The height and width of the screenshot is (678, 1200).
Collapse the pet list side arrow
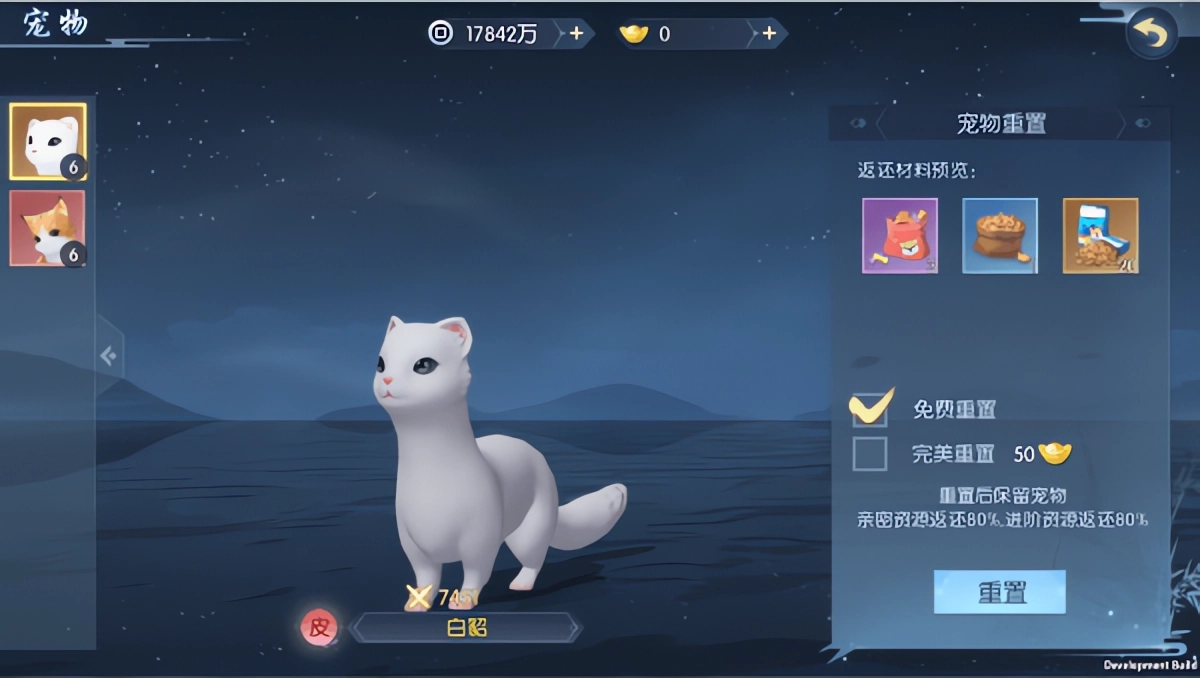(108, 355)
